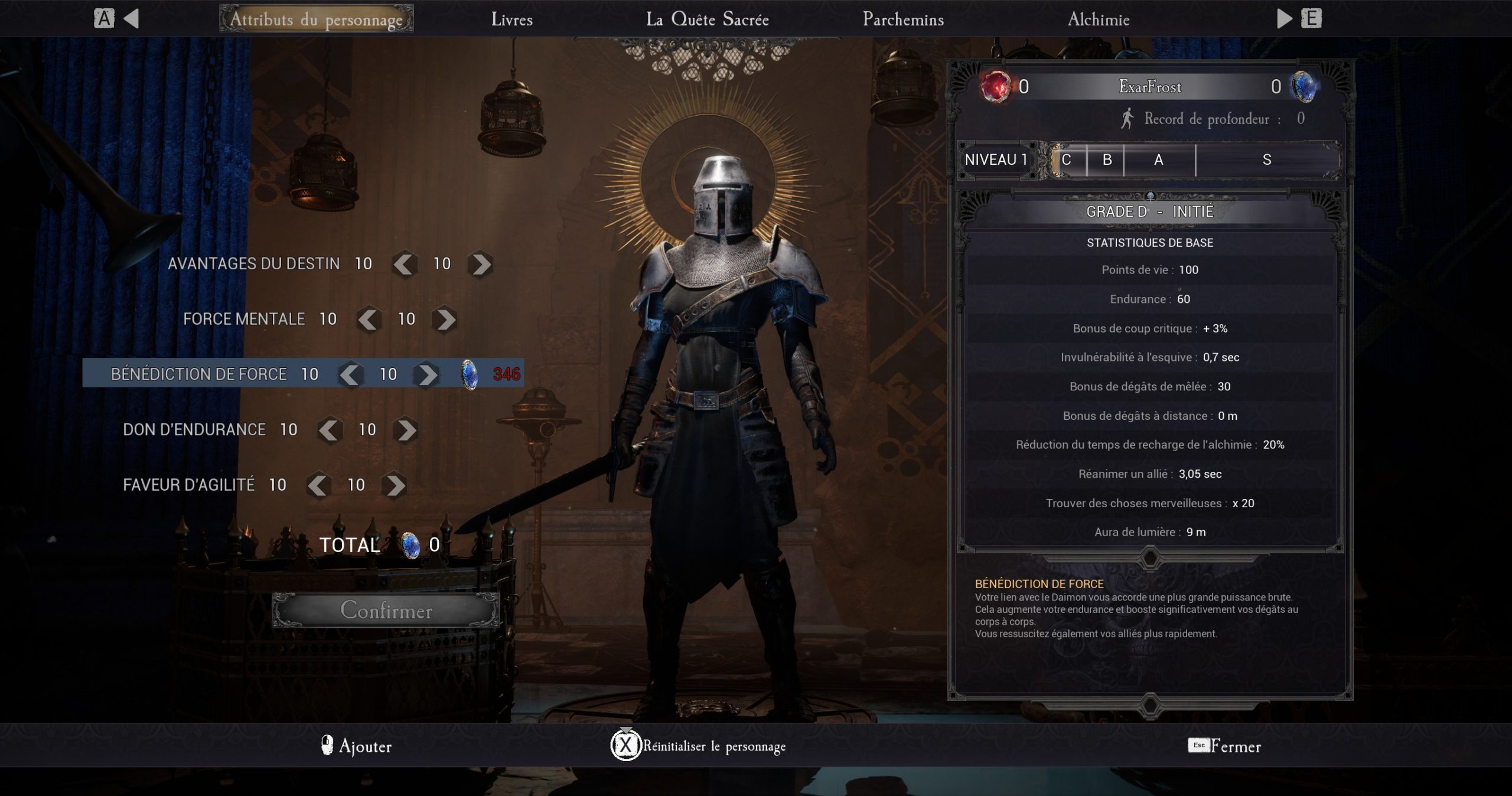Go to previous tab with left triangle arrow
Viewport: 1512px width, 796px height.
pyautogui.click(x=131, y=19)
